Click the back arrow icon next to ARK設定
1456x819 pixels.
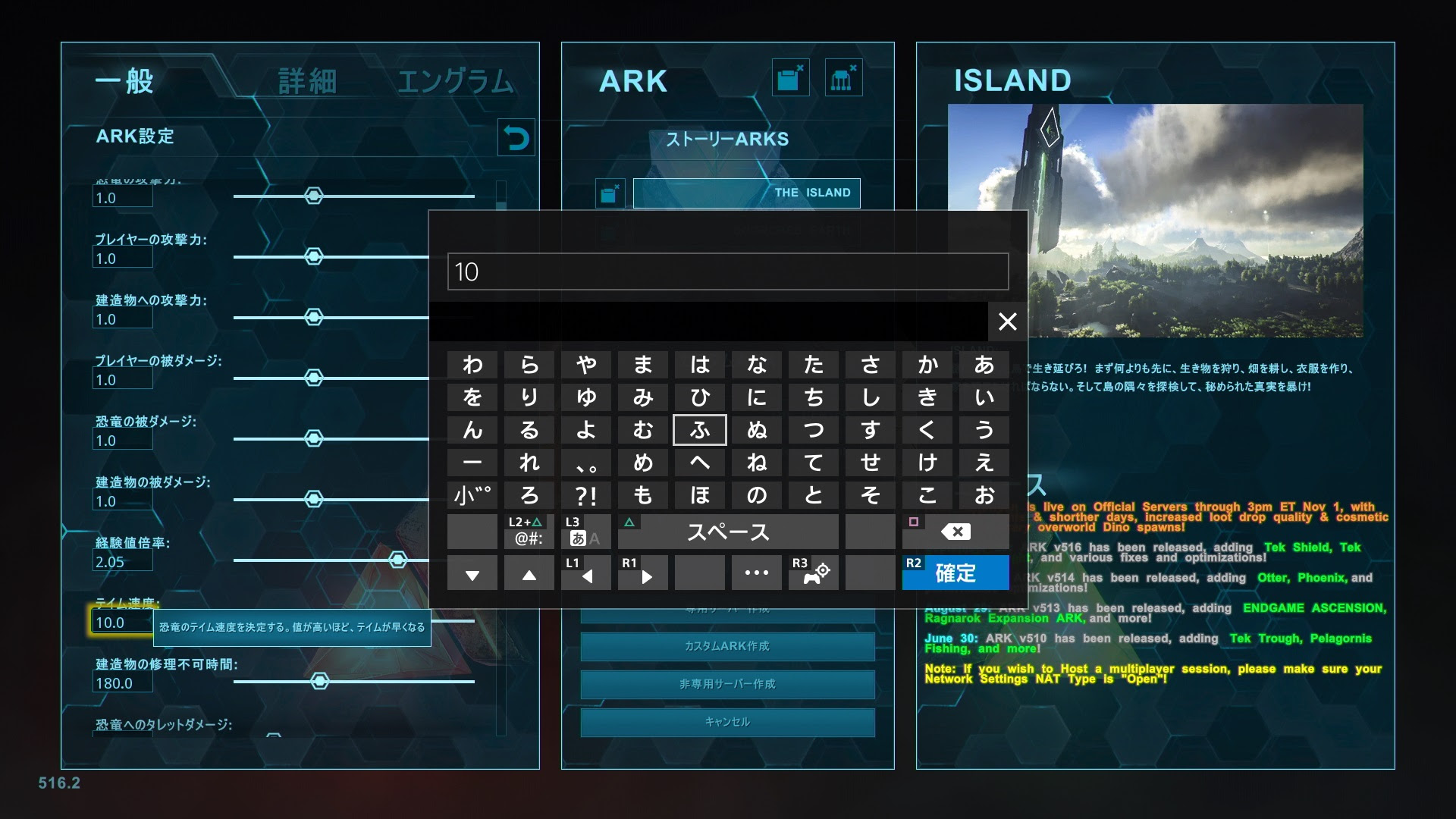pyautogui.click(x=516, y=137)
